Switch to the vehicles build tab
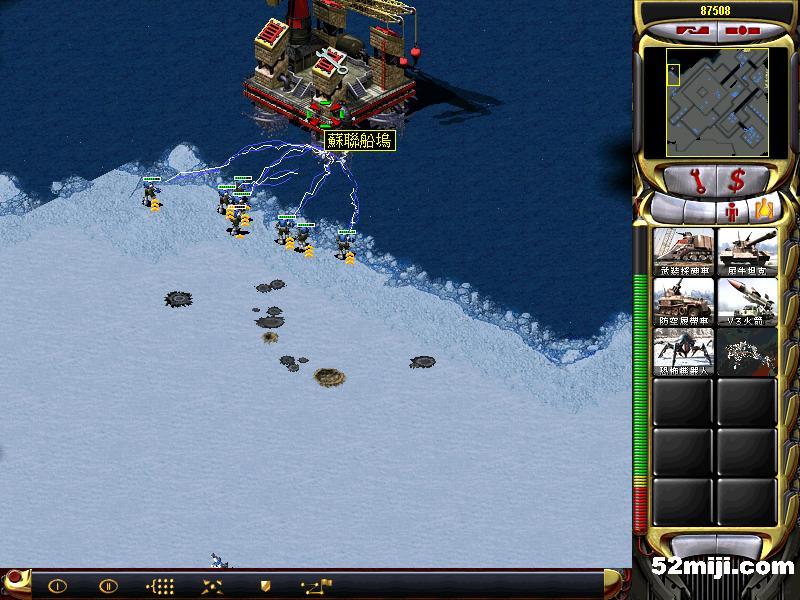This screenshot has width=800, height=600. click(765, 210)
